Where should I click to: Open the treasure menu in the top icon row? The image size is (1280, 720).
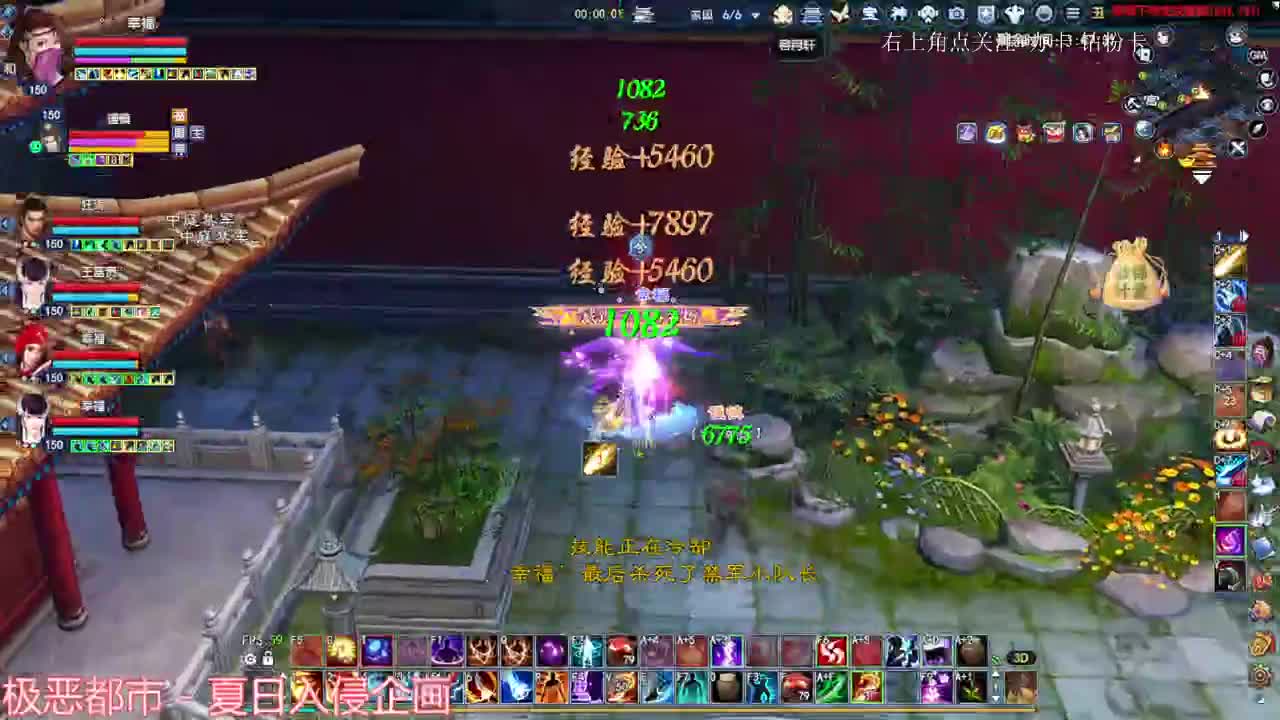870,14
